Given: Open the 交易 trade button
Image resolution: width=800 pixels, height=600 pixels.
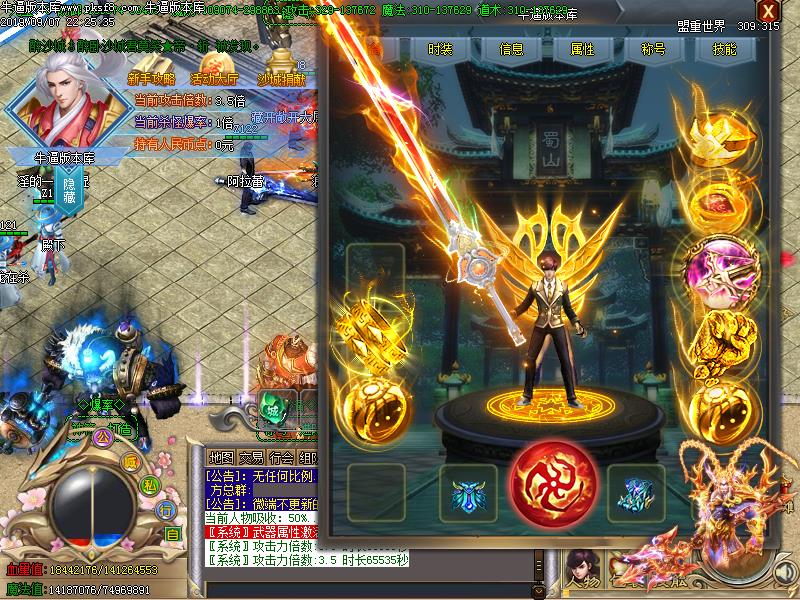Looking at the screenshot, I should [x=252, y=457].
